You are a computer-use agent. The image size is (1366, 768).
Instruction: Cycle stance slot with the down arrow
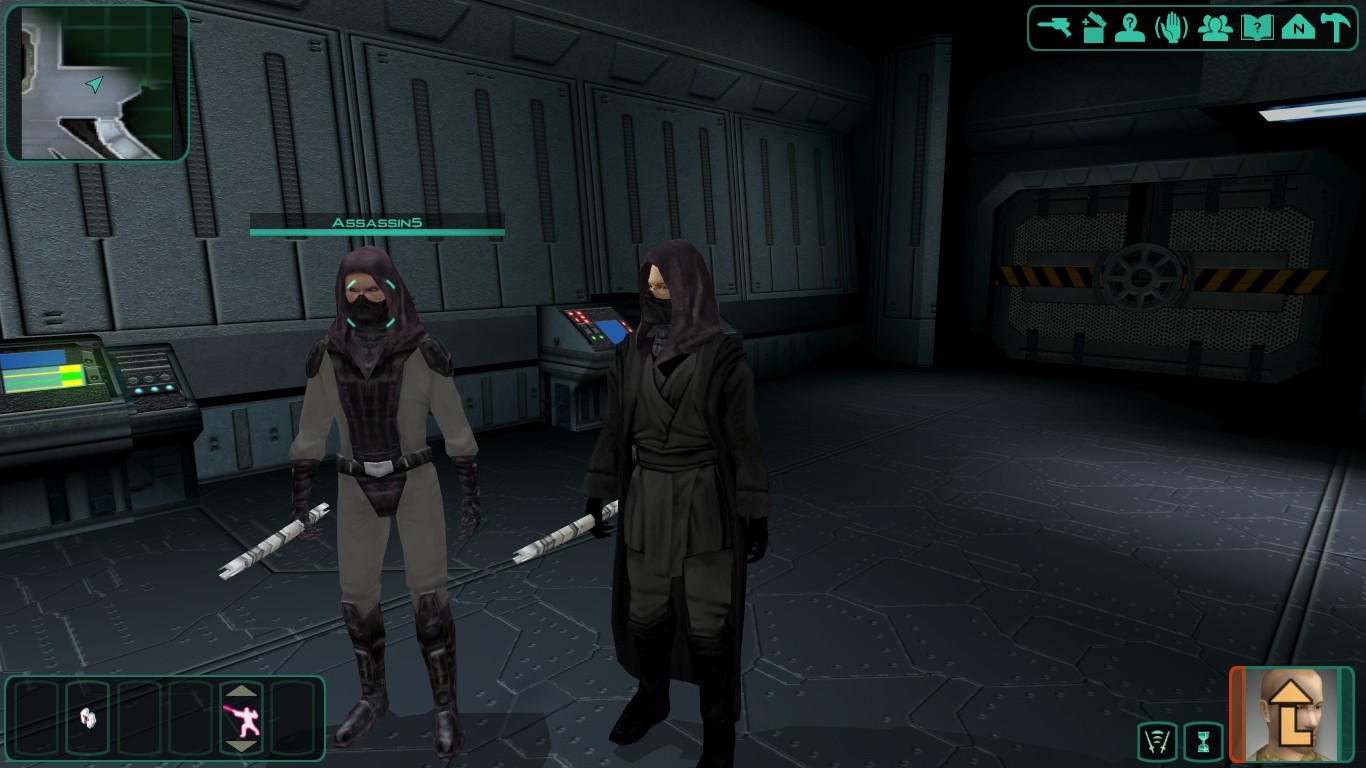pyautogui.click(x=242, y=746)
